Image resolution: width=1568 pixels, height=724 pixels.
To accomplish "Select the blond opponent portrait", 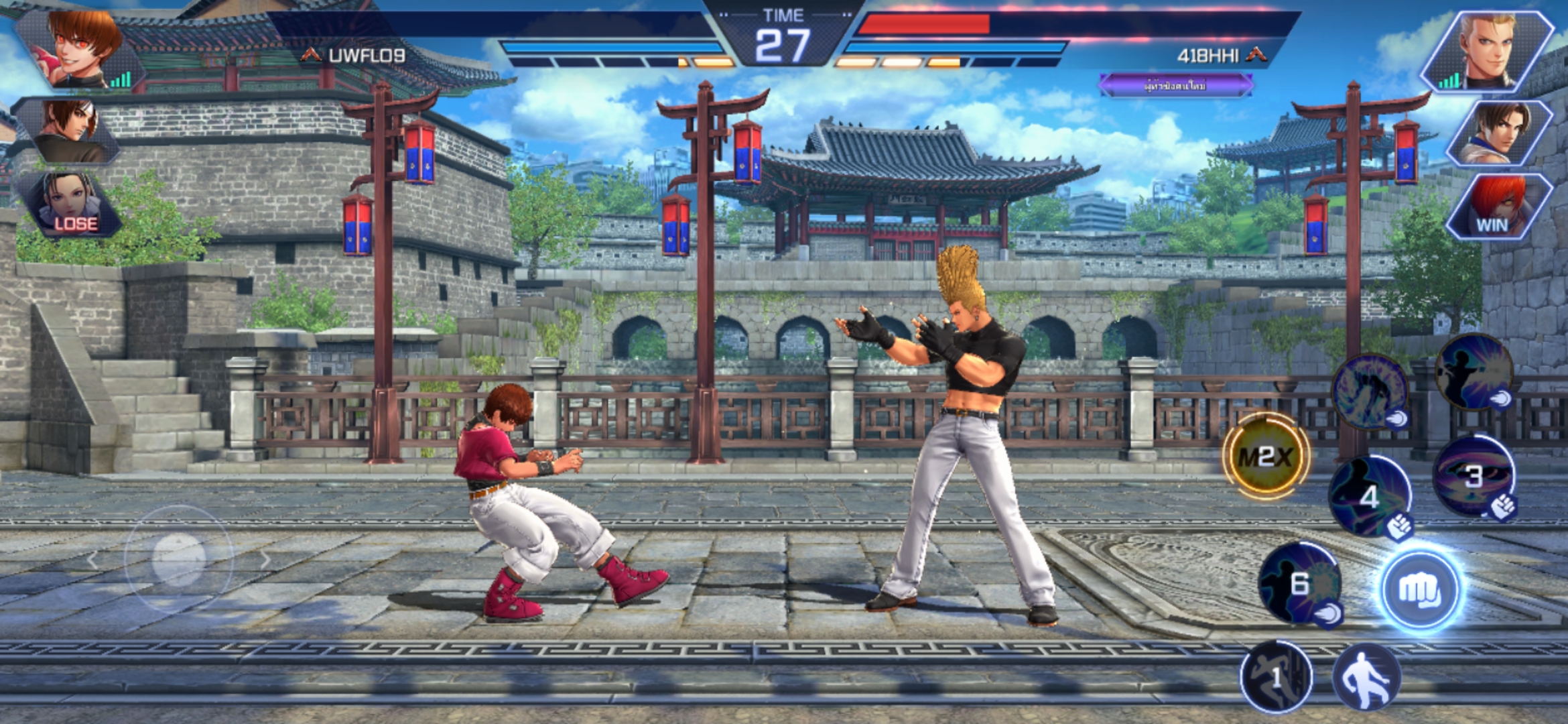I will pos(1489,52).
